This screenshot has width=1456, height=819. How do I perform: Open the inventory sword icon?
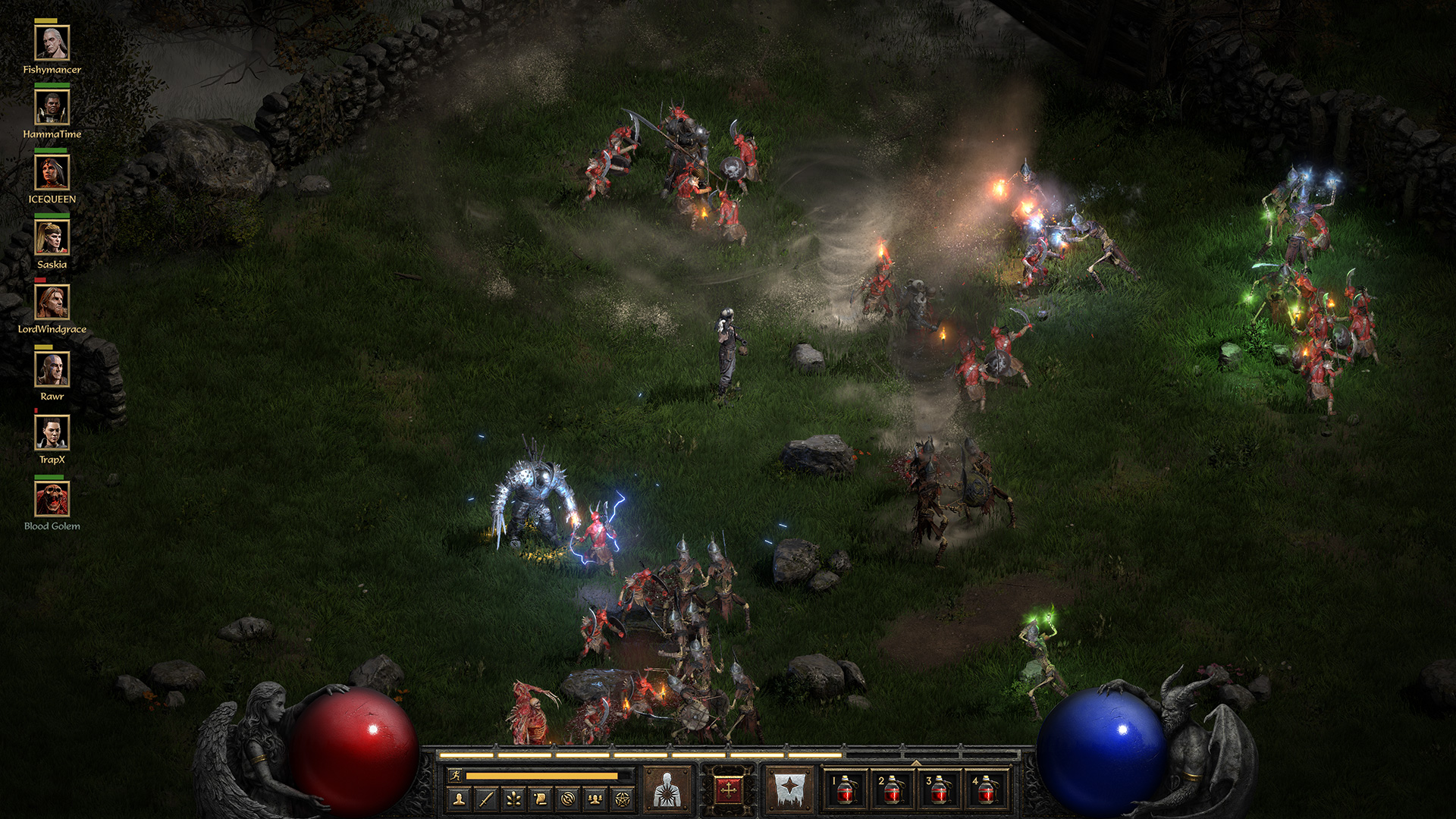point(485,799)
